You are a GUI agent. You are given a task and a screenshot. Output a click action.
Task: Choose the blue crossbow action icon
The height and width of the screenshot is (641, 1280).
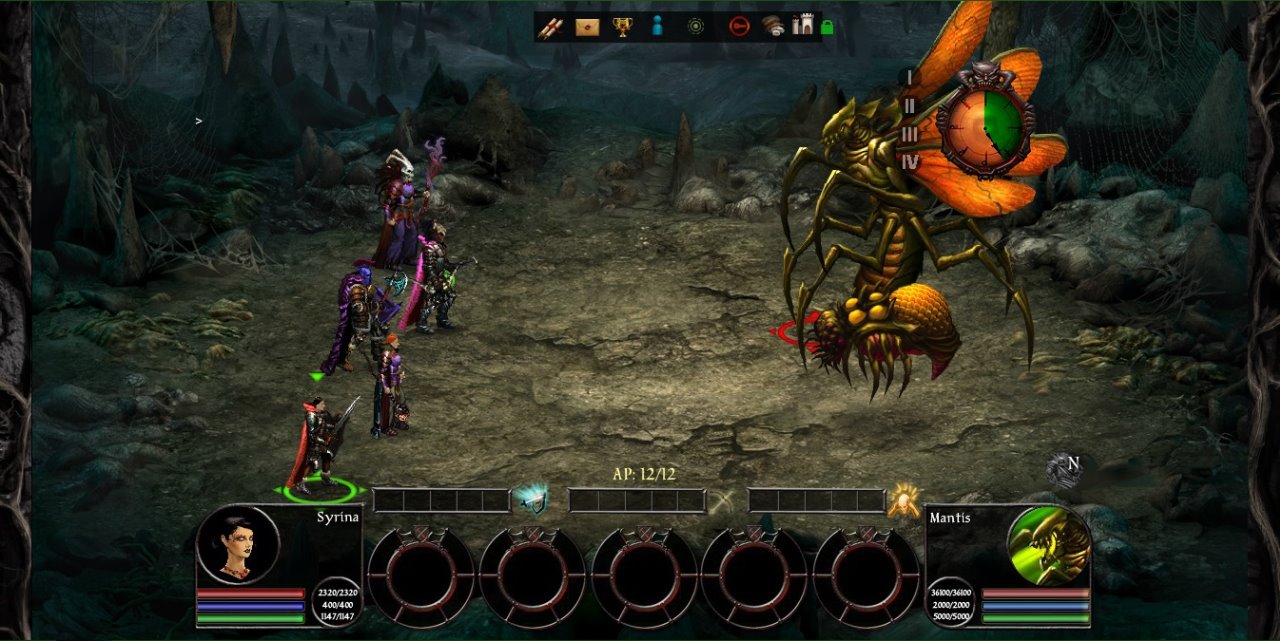[529, 499]
